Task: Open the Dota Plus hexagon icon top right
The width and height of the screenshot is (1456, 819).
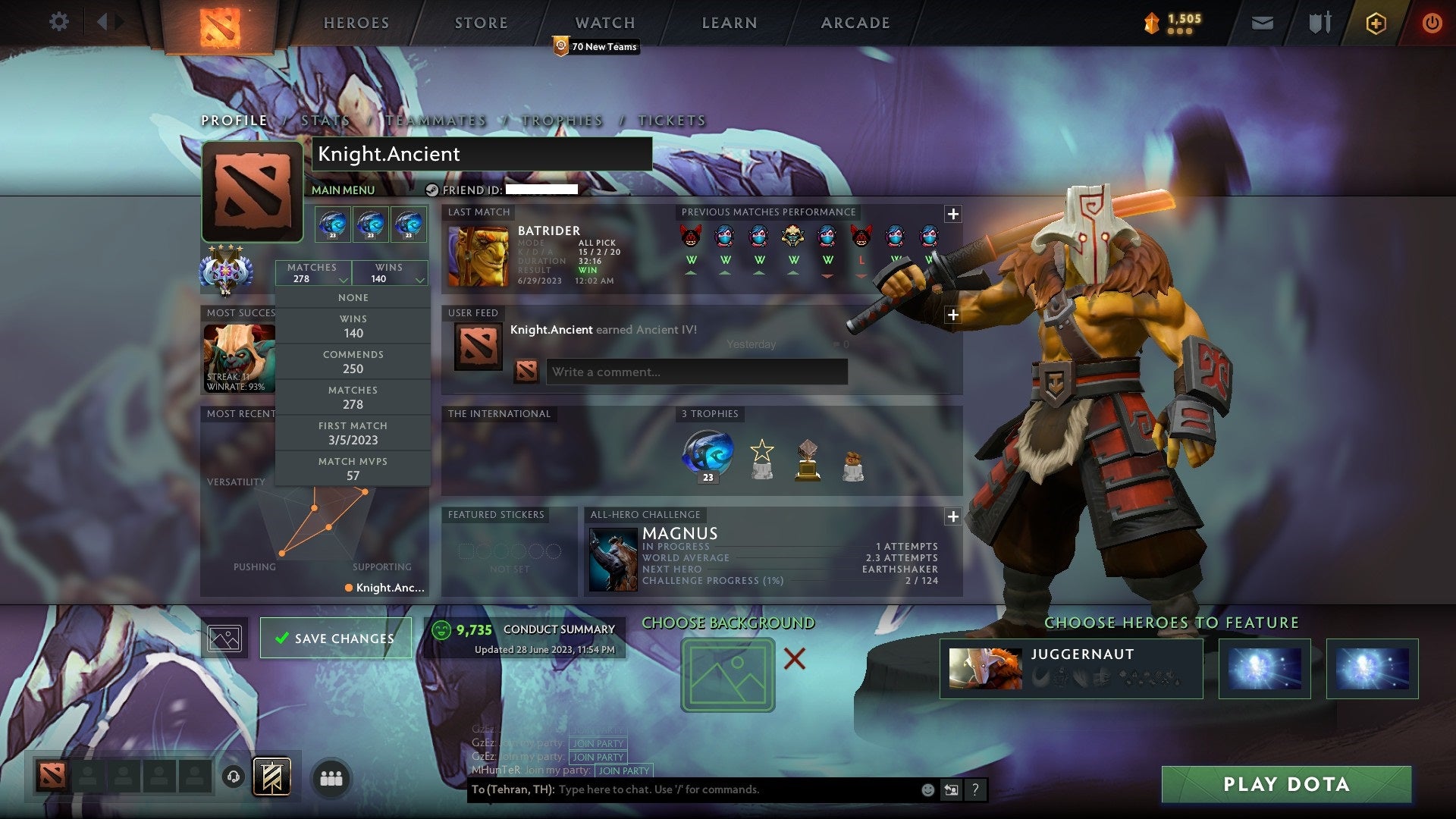Action: [x=1377, y=22]
